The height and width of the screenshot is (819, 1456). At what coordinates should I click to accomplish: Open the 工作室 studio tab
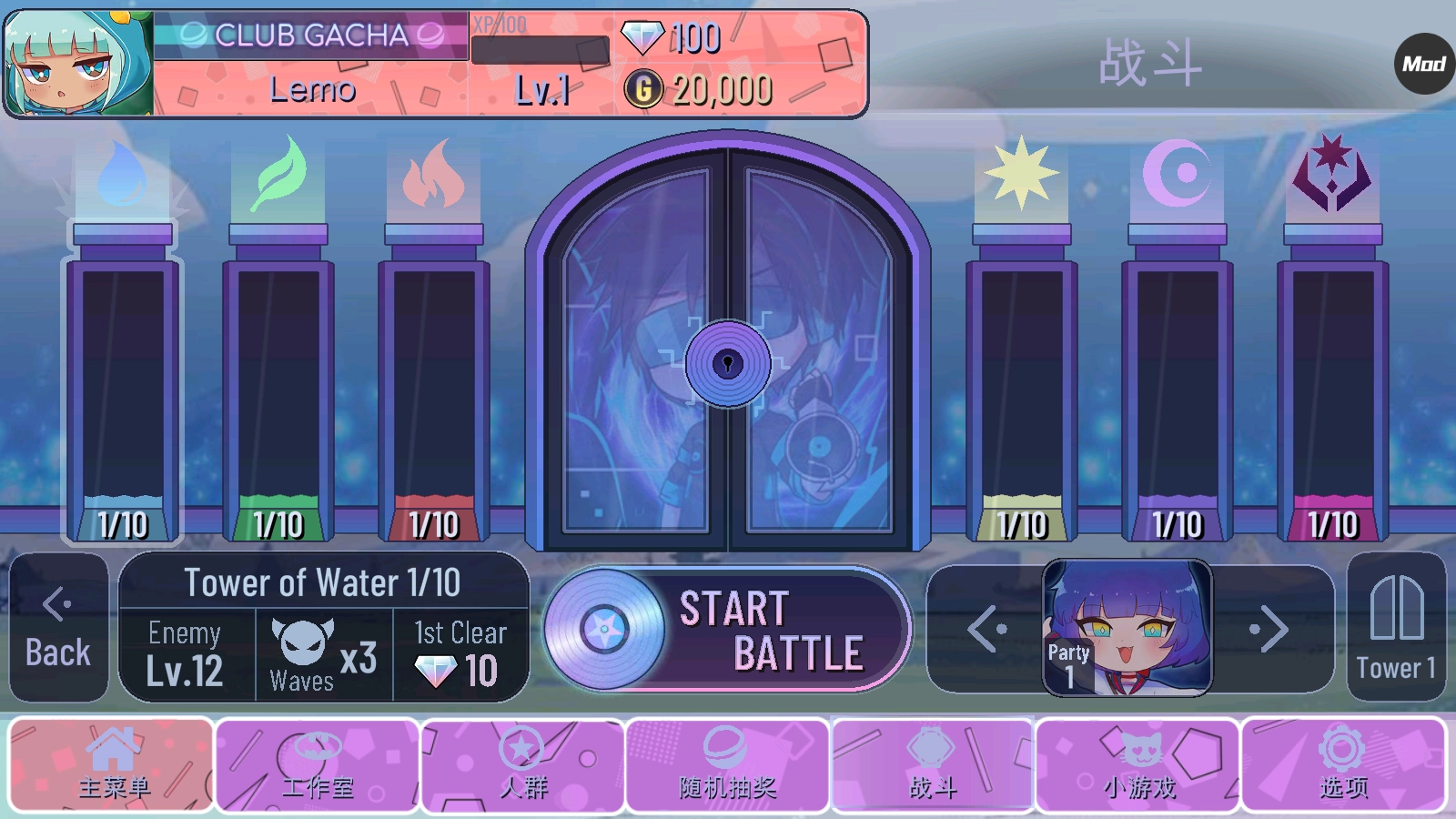click(318, 764)
